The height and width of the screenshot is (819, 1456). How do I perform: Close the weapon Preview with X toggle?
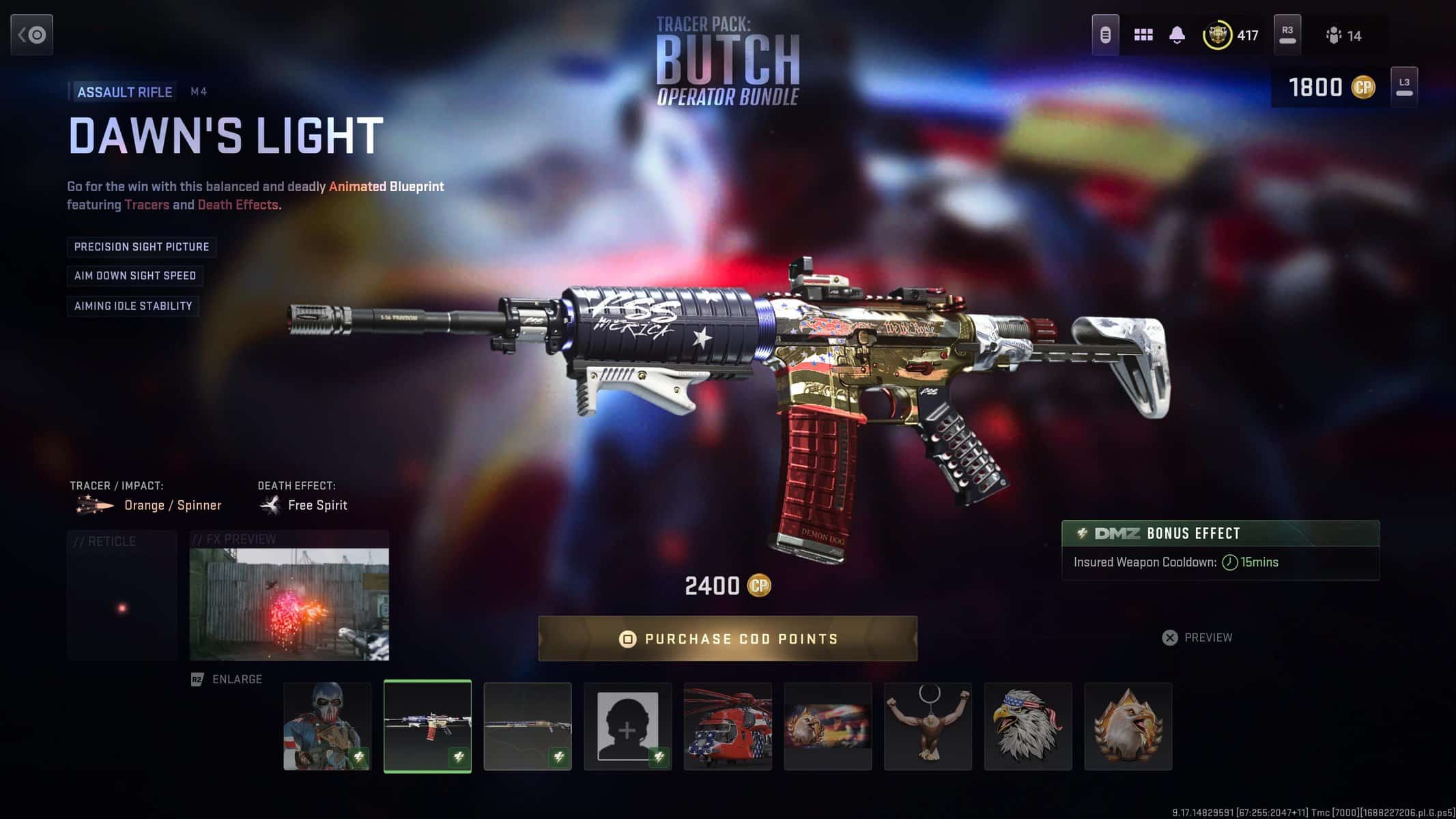coord(1170,637)
